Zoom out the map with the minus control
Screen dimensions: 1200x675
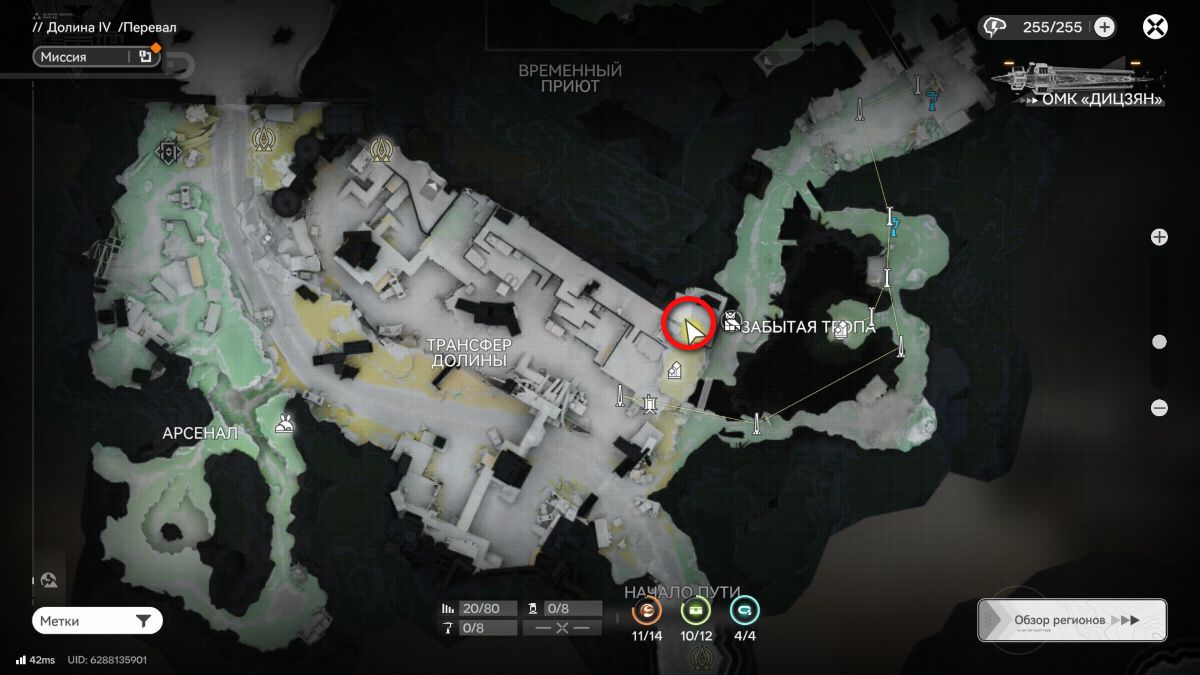pos(1159,407)
